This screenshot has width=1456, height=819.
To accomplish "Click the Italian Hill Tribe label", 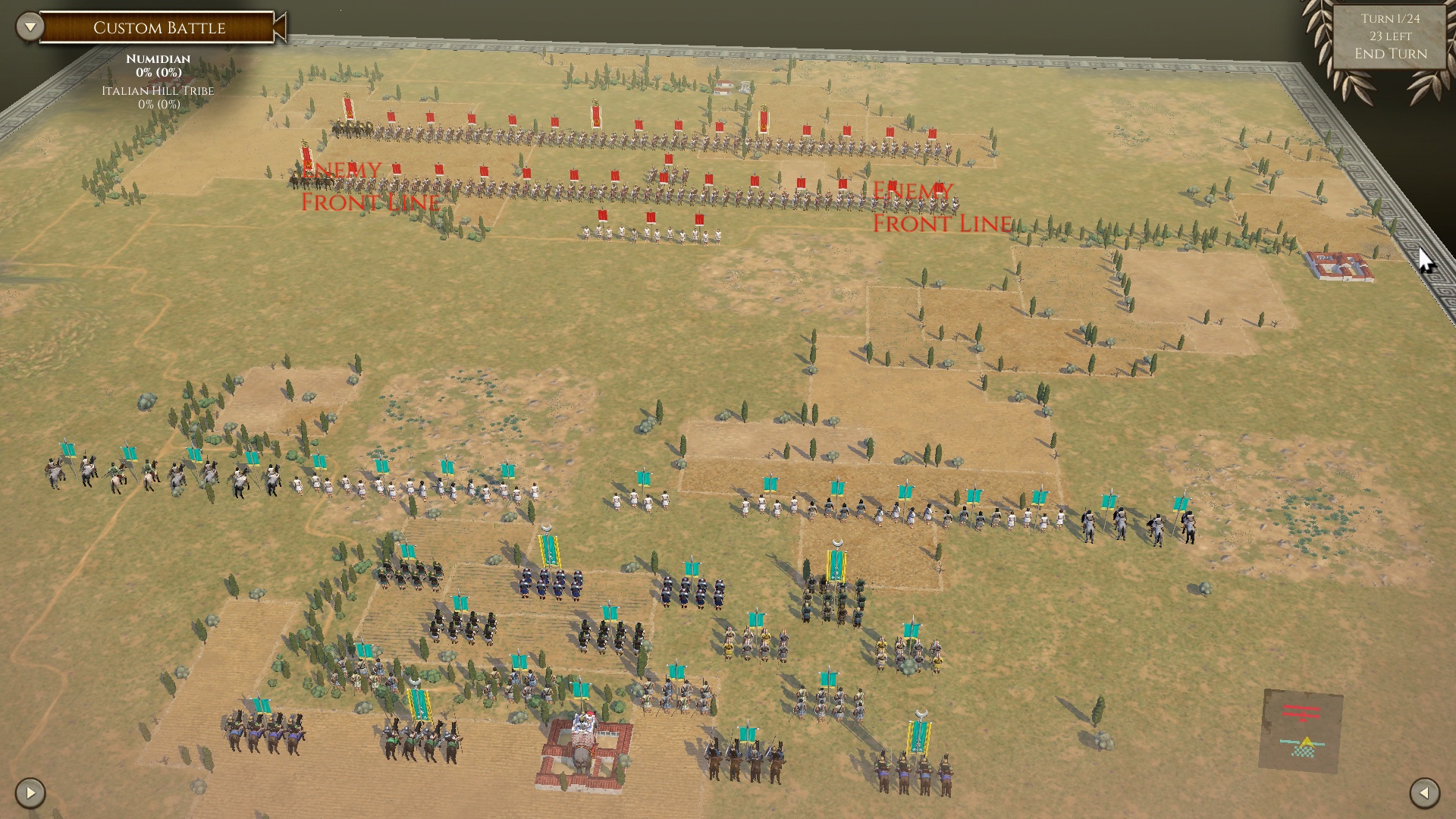I will pos(157,91).
